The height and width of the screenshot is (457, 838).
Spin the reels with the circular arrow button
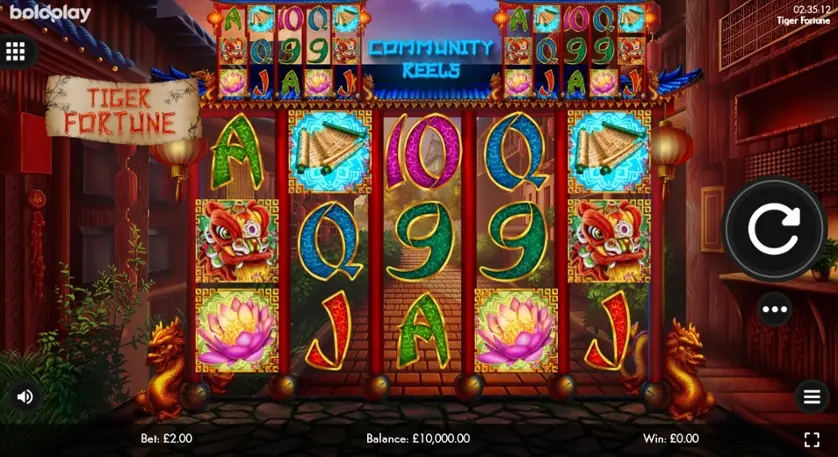tap(774, 230)
